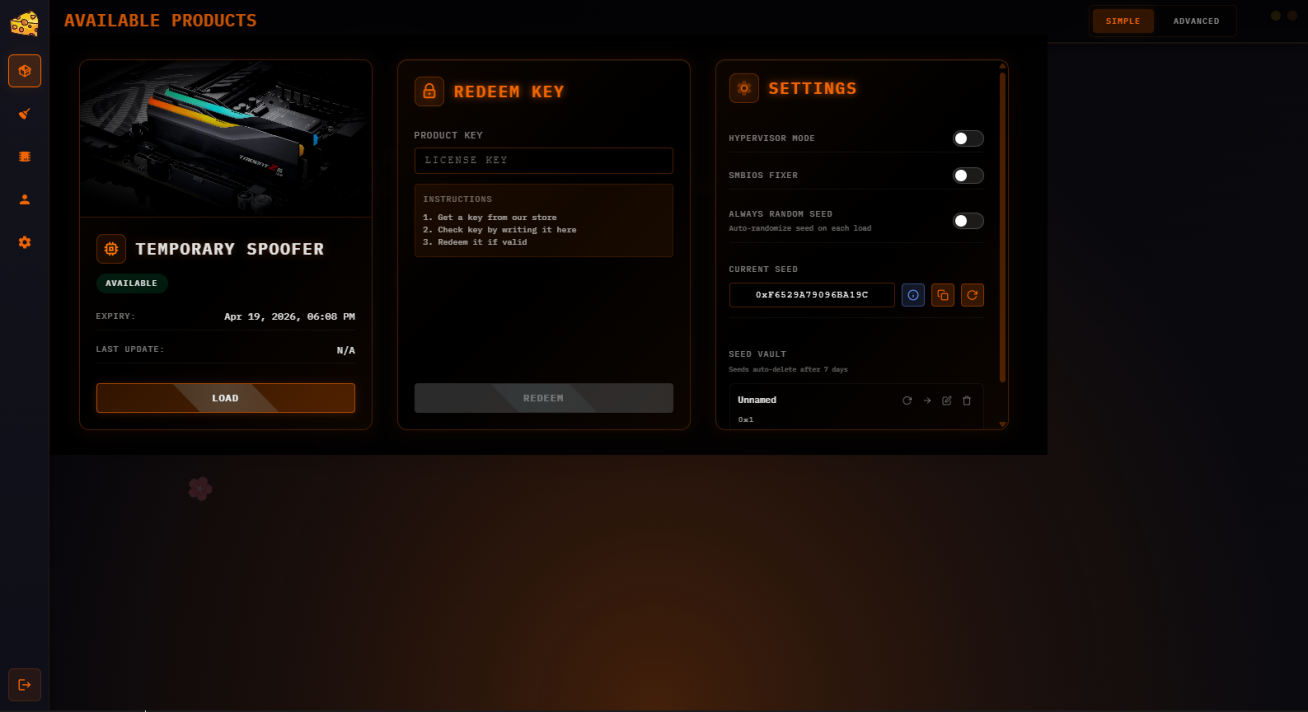Open the broom cleaner page in the sidebar
Image resolution: width=1308 pixels, height=712 pixels.
click(24, 114)
